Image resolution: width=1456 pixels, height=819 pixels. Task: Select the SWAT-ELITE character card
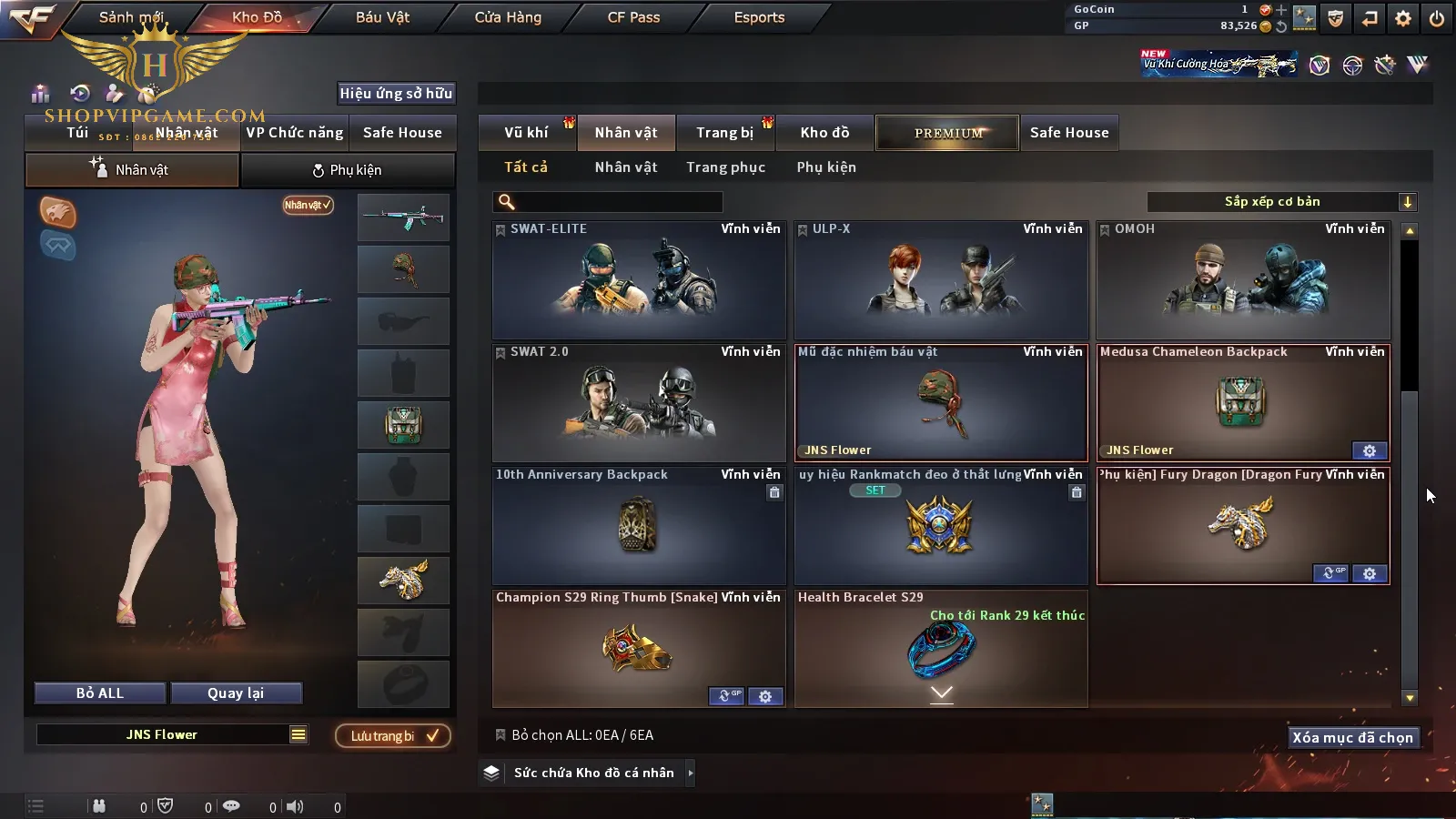pos(639,280)
